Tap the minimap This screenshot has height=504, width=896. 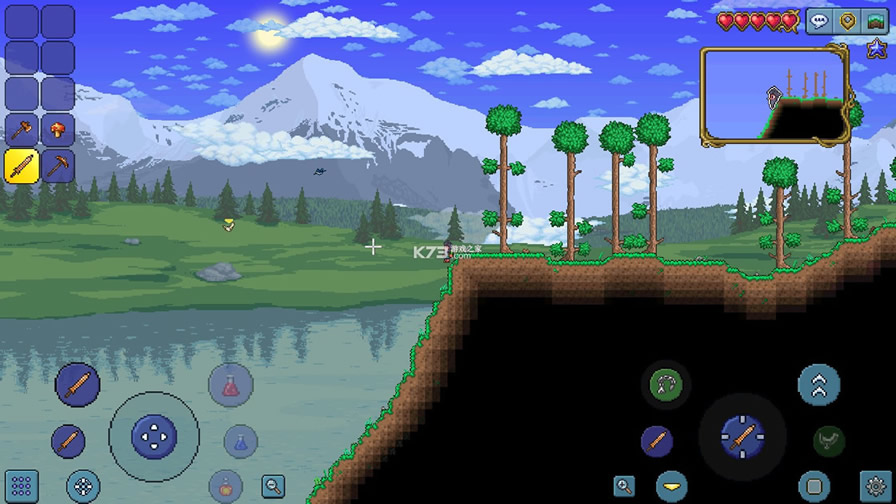point(775,96)
